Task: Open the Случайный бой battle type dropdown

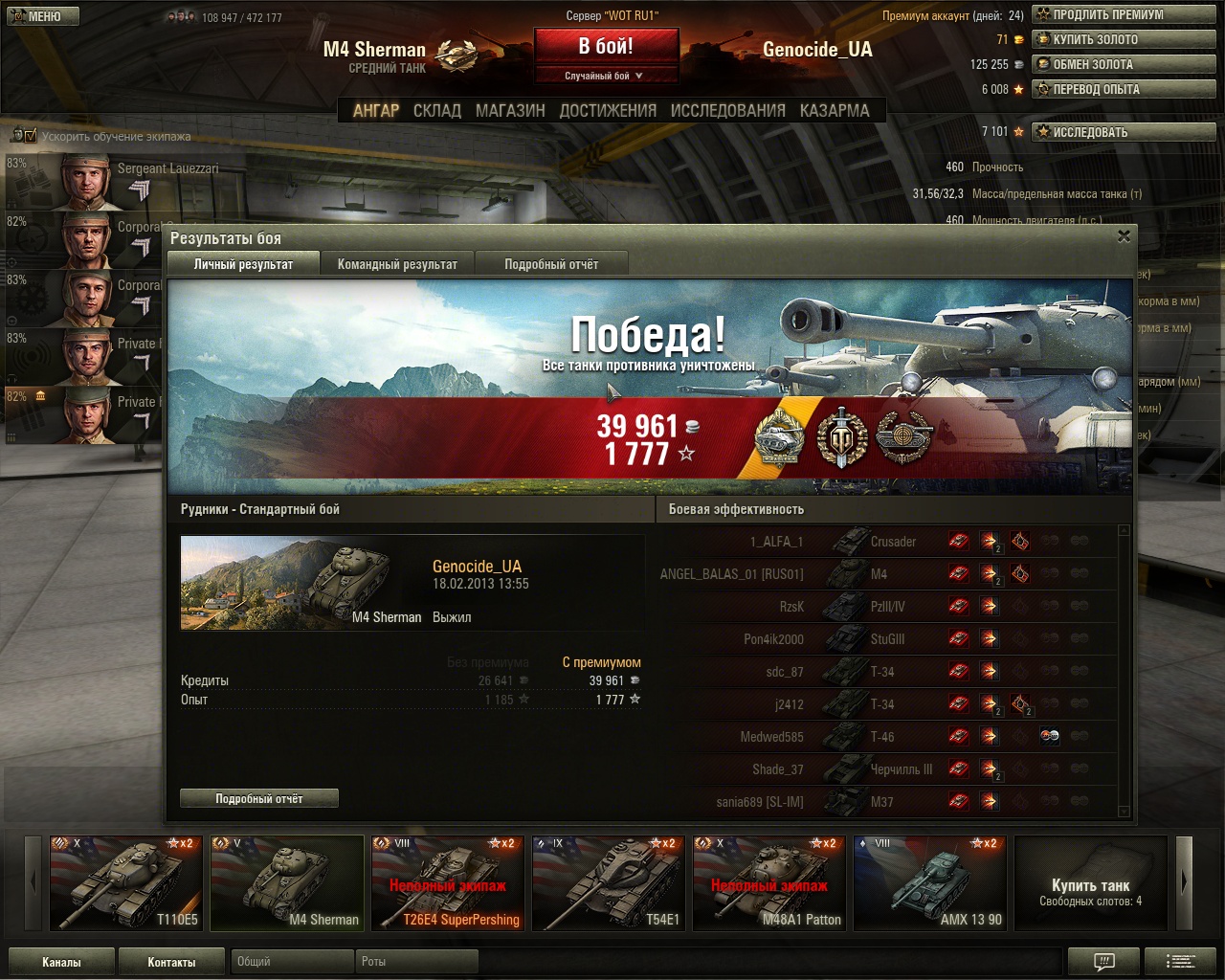Action: [x=605, y=76]
